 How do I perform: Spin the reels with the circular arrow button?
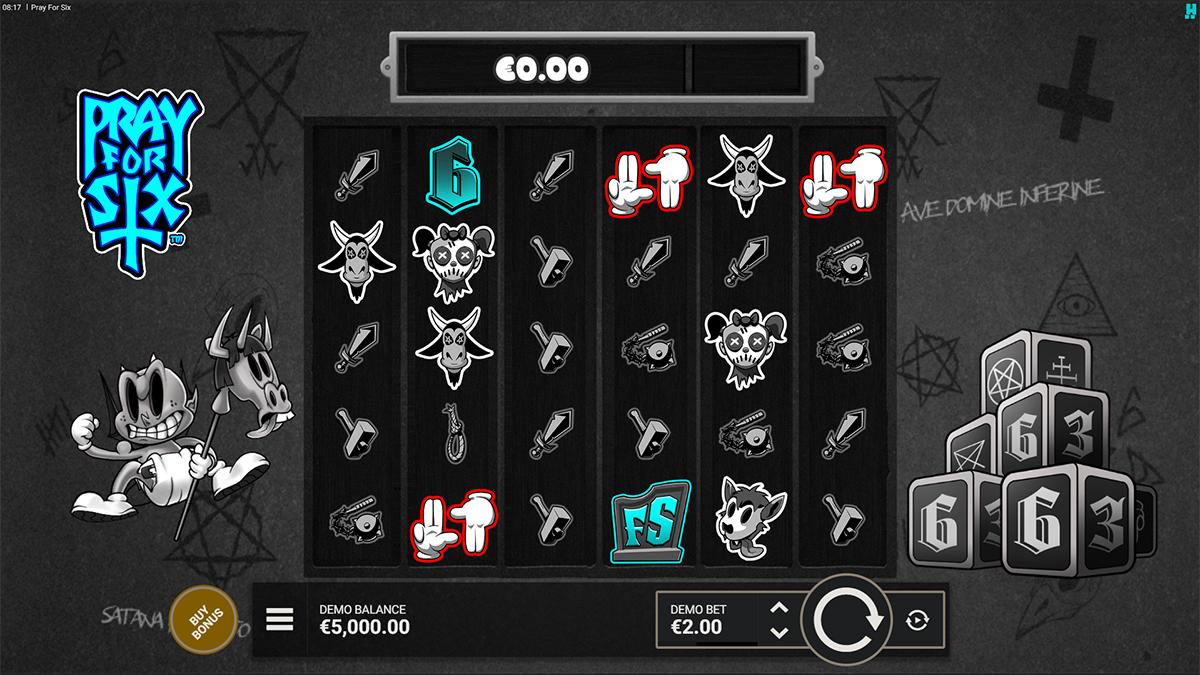coord(849,620)
